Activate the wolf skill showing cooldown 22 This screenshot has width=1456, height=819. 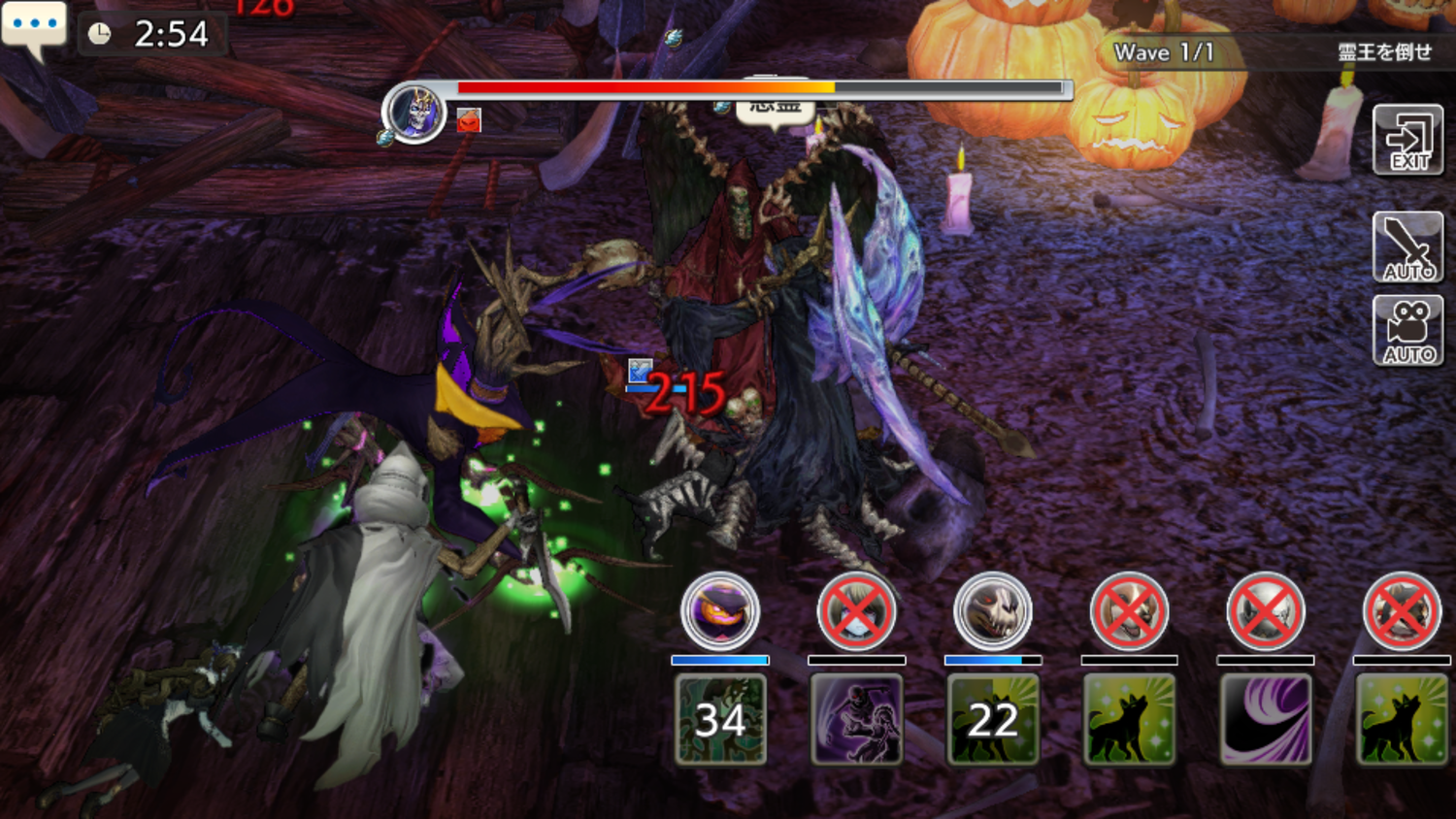tap(992, 719)
